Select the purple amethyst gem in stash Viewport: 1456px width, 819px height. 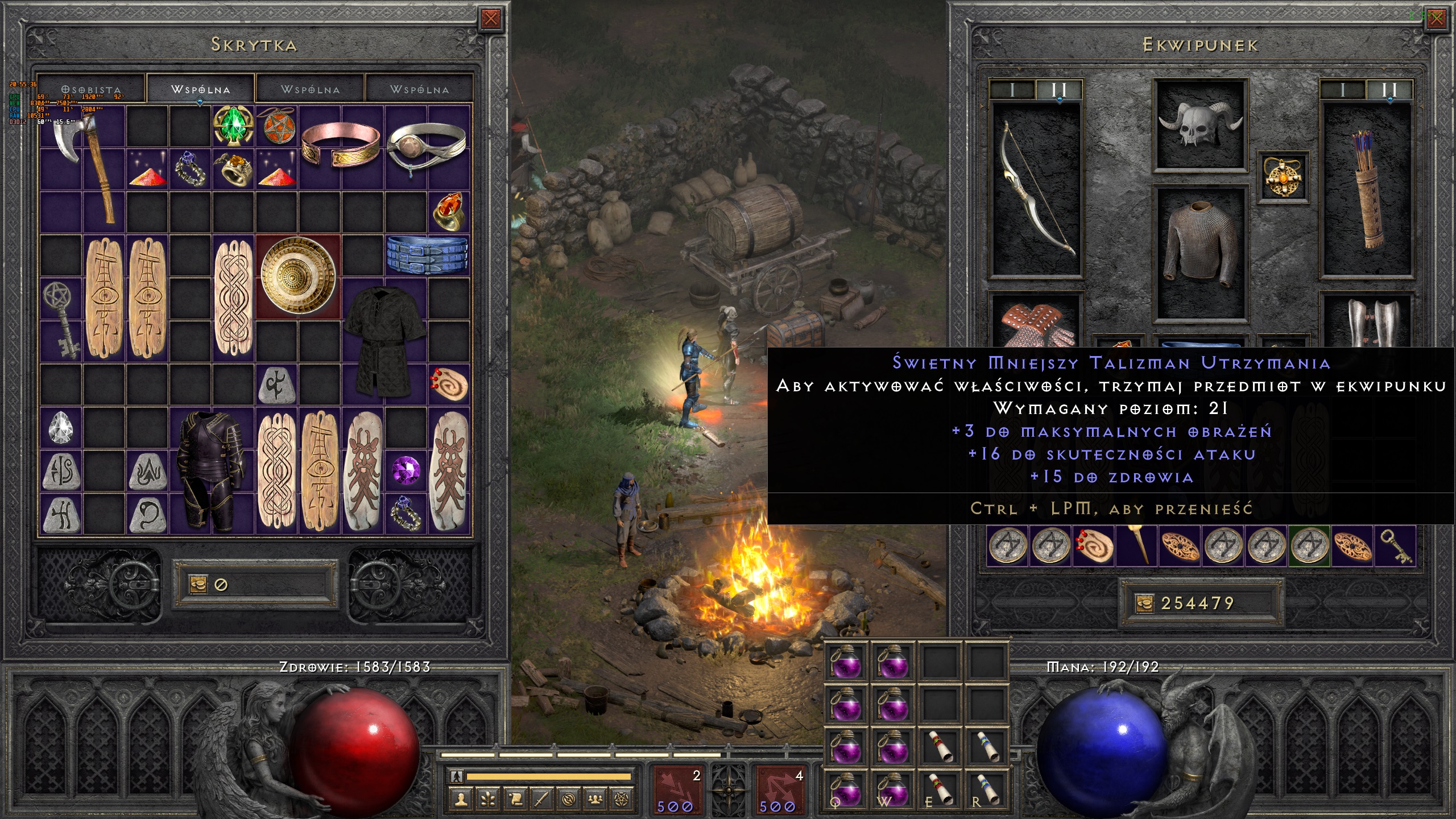(x=406, y=471)
